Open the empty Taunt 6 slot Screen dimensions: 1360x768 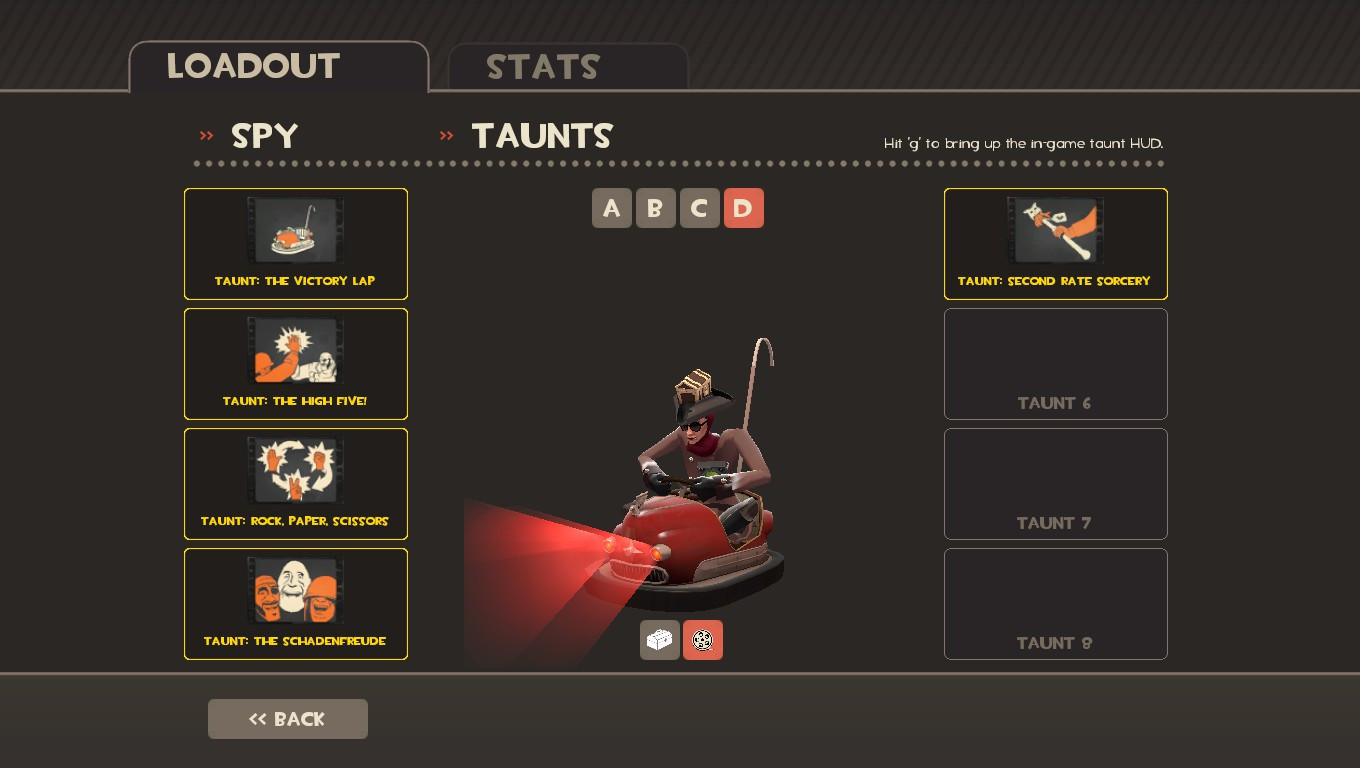pos(1056,364)
